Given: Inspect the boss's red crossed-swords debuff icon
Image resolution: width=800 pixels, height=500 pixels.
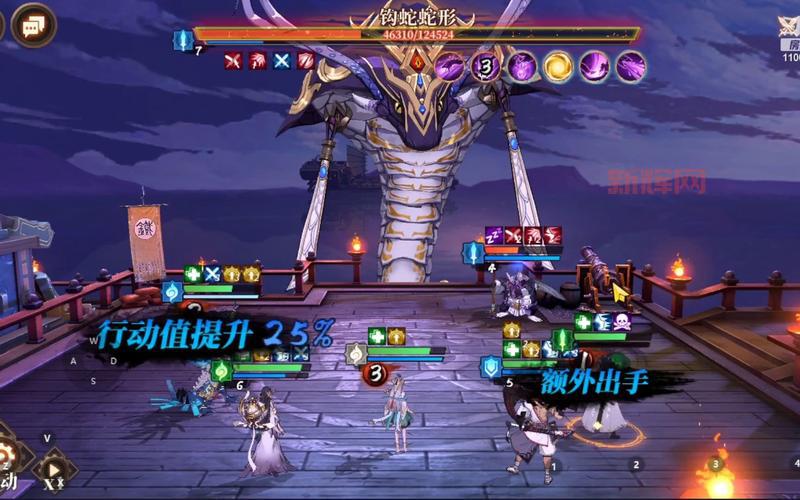Looking at the screenshot, I should click(233, 61).
